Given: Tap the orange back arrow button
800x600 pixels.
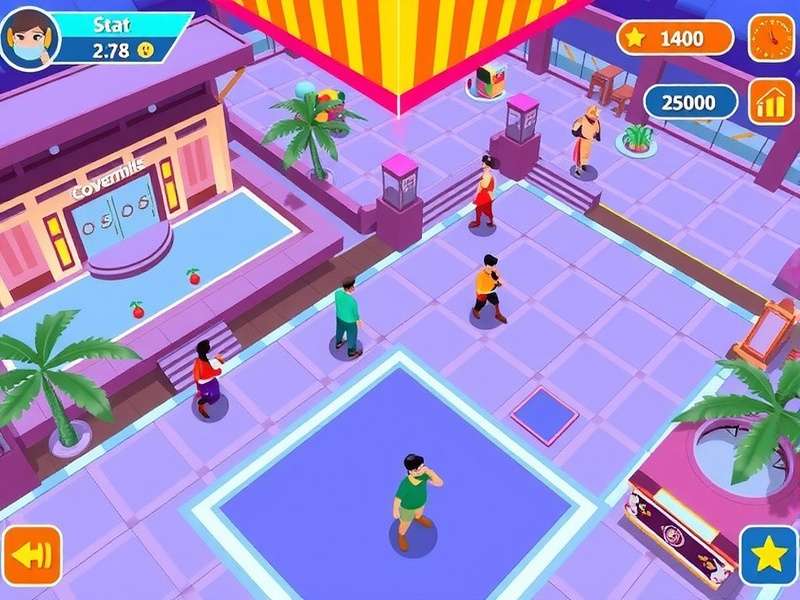Looking at the screenshot, I should (x=31, y=555).
